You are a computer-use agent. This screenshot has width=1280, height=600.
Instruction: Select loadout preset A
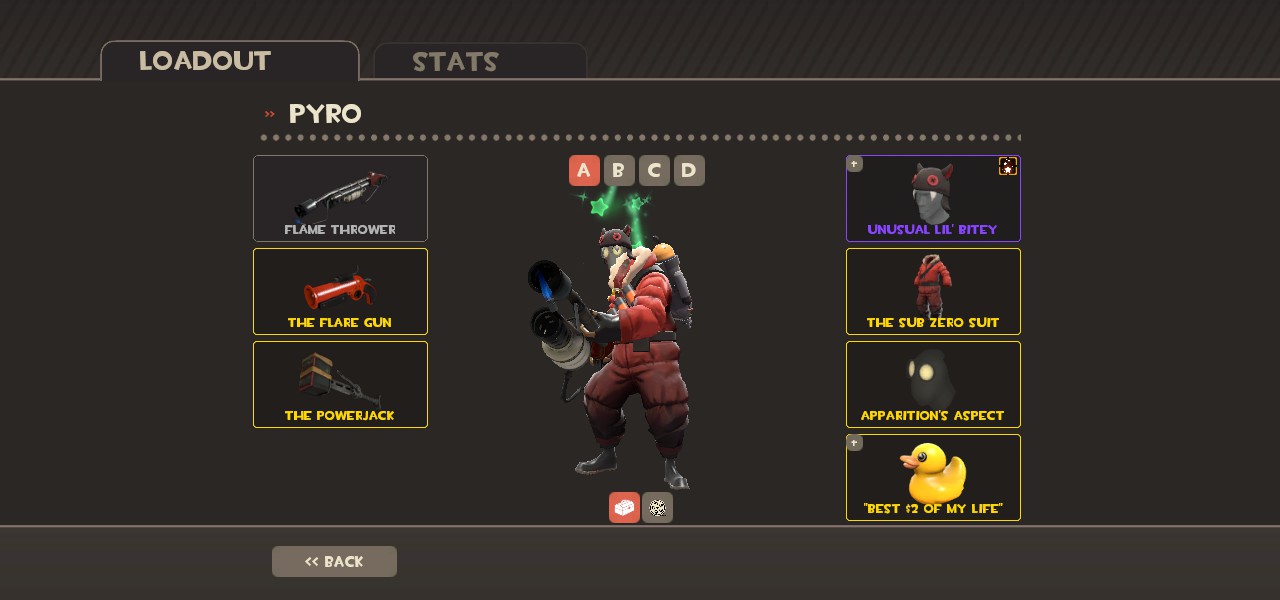[584, 171]
